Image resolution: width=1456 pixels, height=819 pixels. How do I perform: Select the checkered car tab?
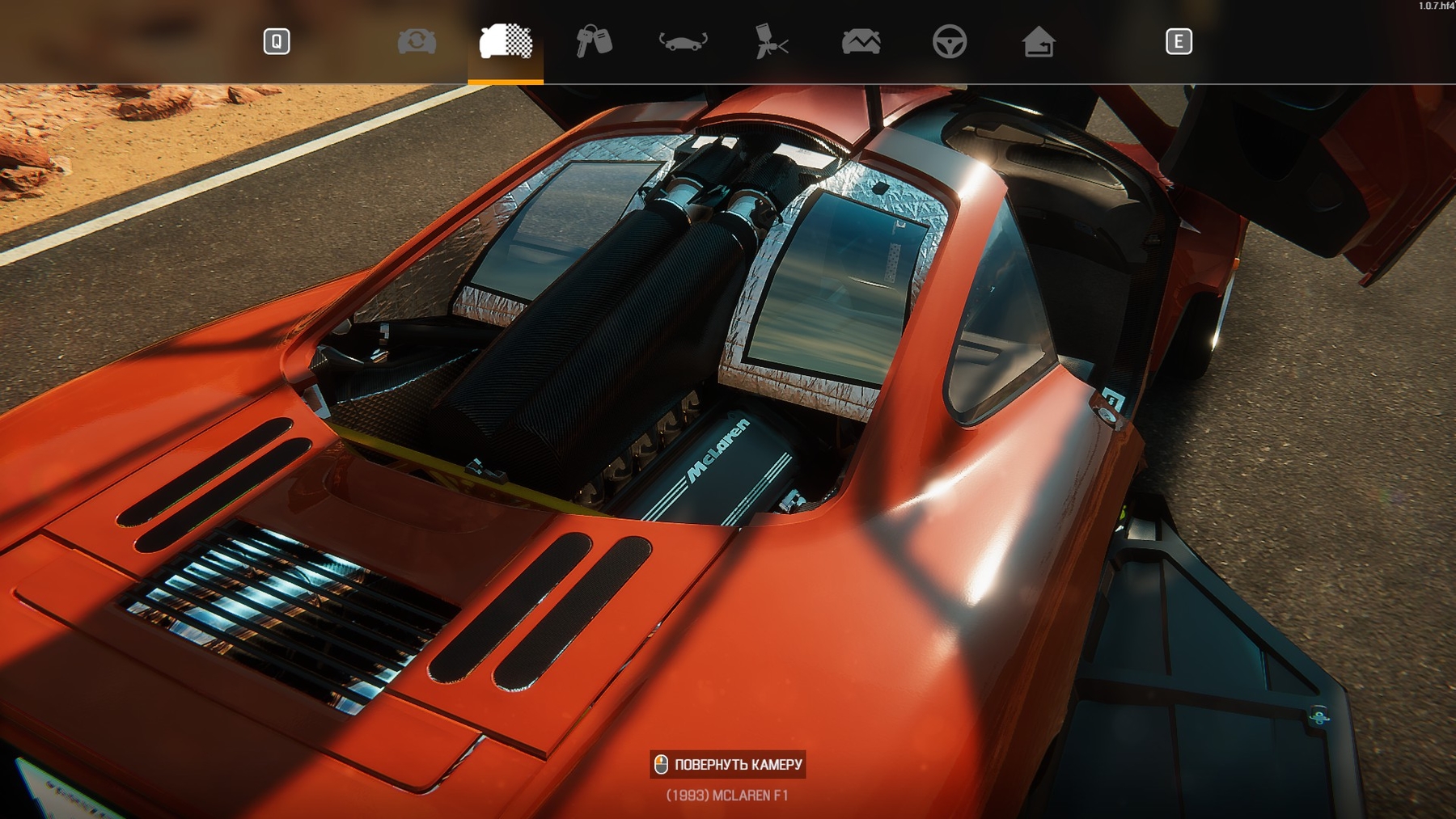506,41
